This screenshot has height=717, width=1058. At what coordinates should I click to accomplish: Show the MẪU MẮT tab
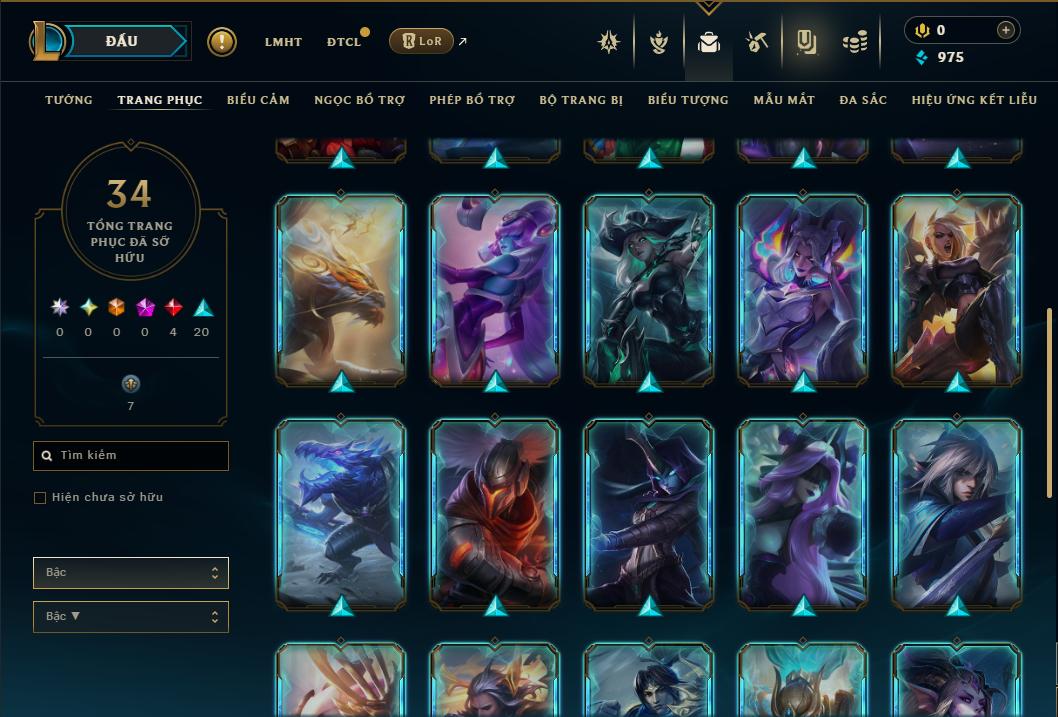click(x=784, y=100)
